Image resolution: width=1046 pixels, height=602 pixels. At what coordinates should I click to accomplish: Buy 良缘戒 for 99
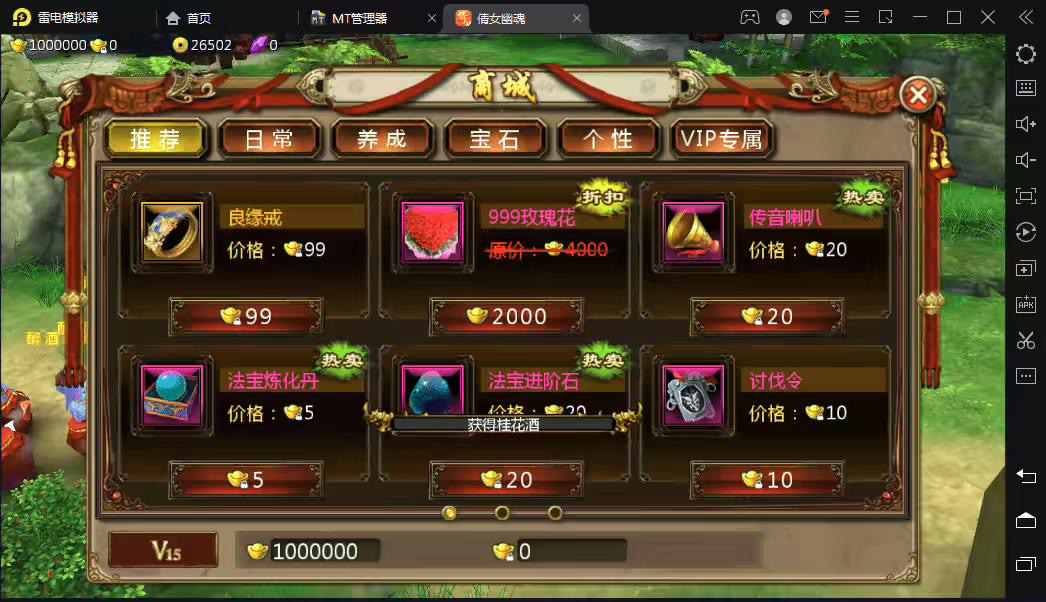(x=246, y=316)
